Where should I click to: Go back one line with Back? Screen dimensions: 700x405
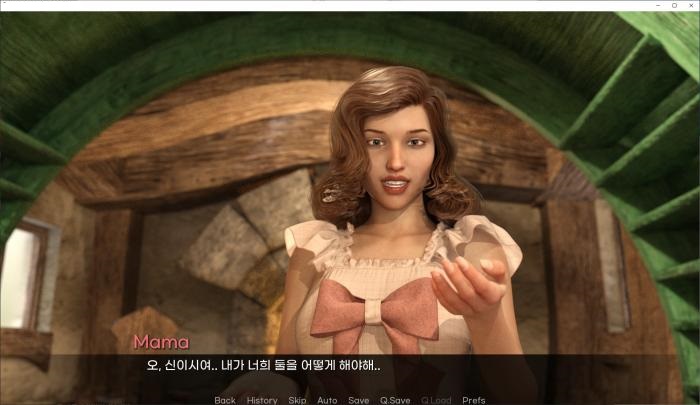(225, 400)
